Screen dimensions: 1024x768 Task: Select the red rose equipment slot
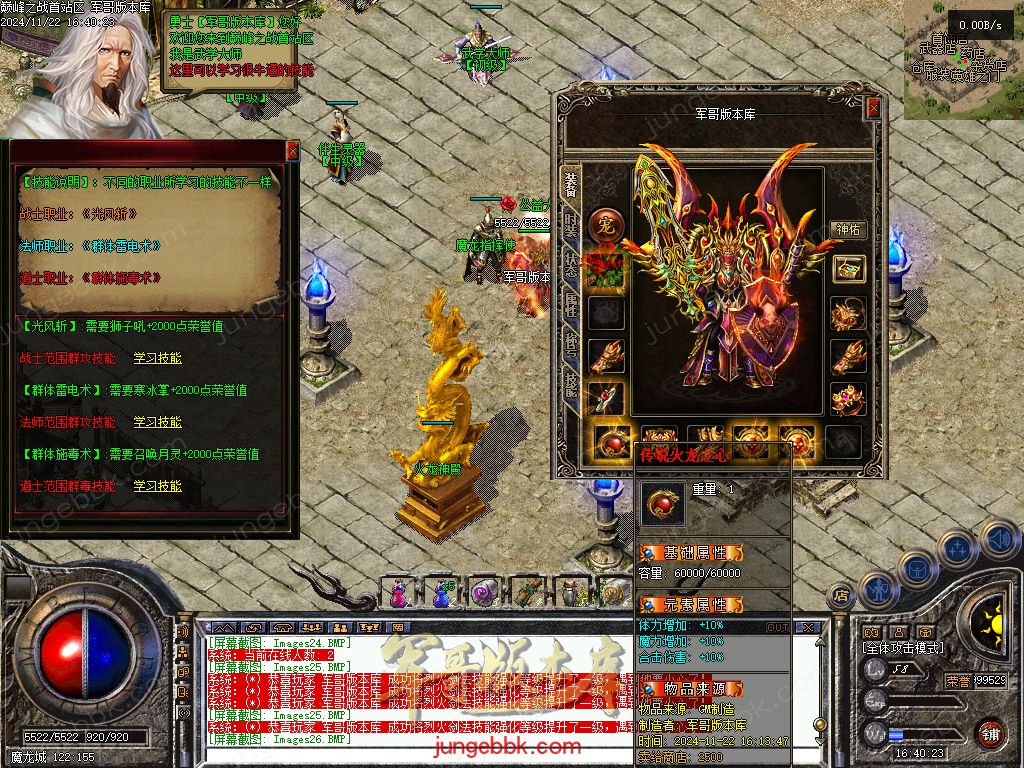[x=605, y=269]
